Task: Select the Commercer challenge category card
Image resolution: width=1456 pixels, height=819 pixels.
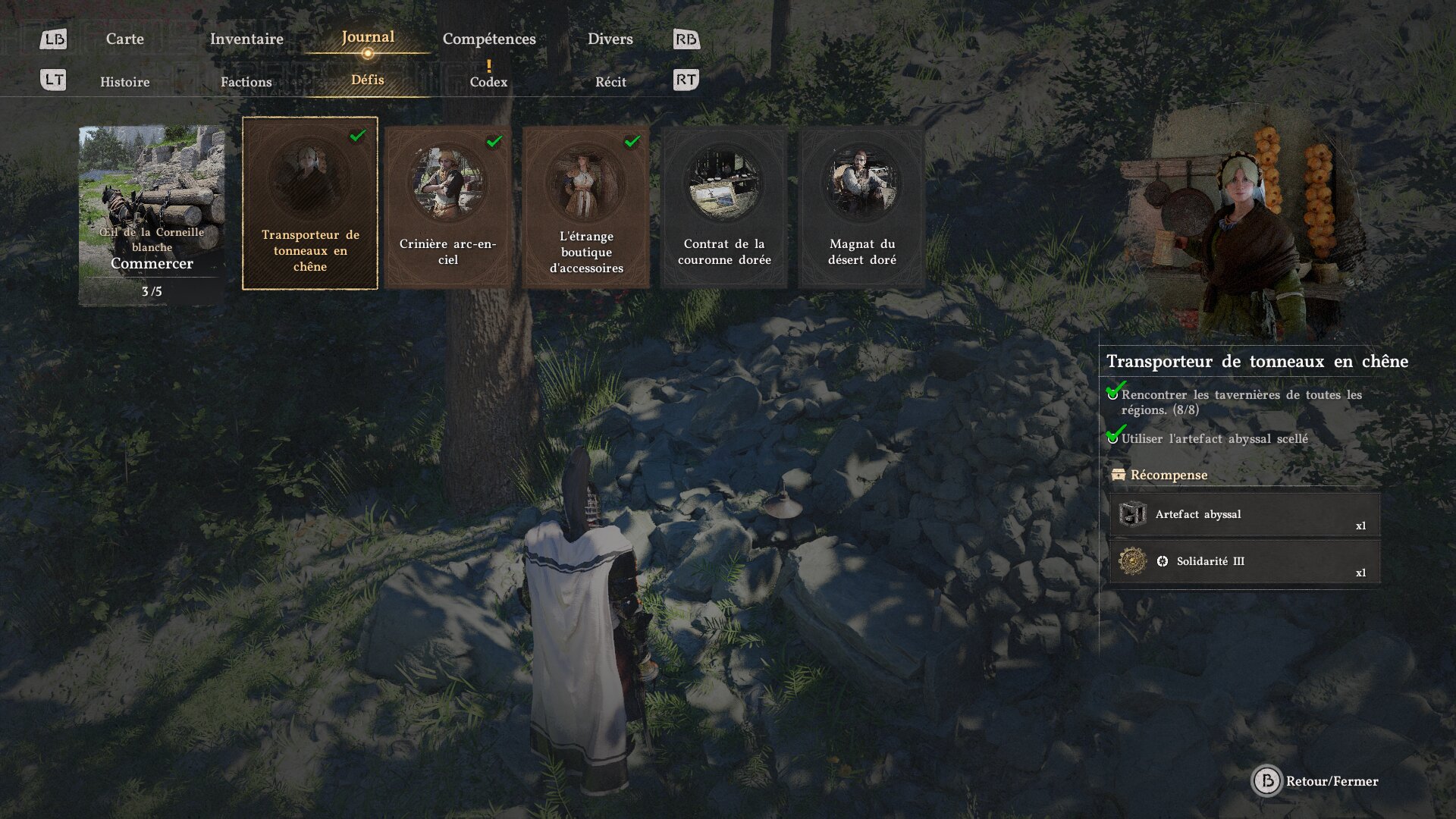Action: (x=152, y=215)
